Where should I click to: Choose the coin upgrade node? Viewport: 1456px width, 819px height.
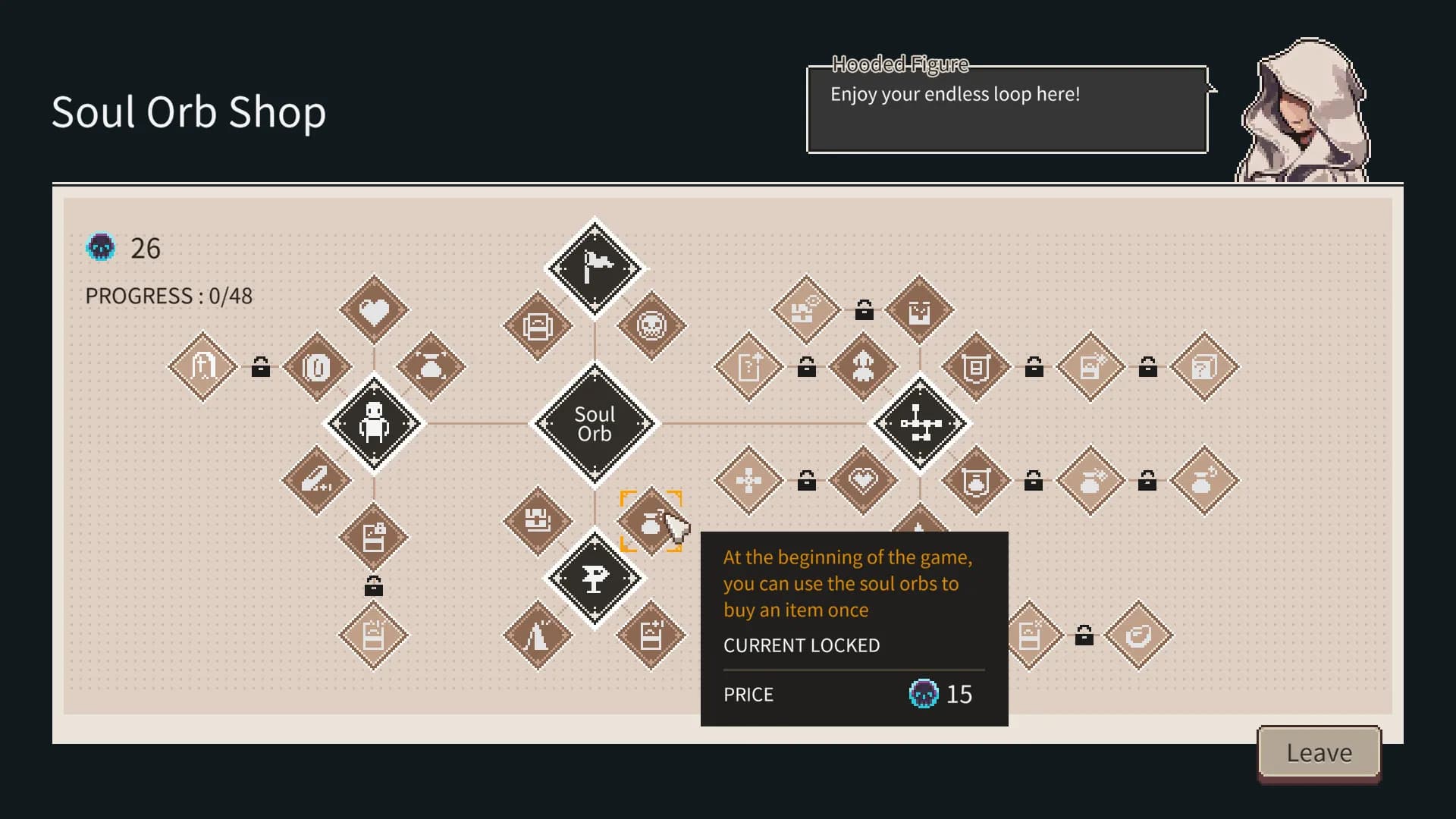click(317, 367)
